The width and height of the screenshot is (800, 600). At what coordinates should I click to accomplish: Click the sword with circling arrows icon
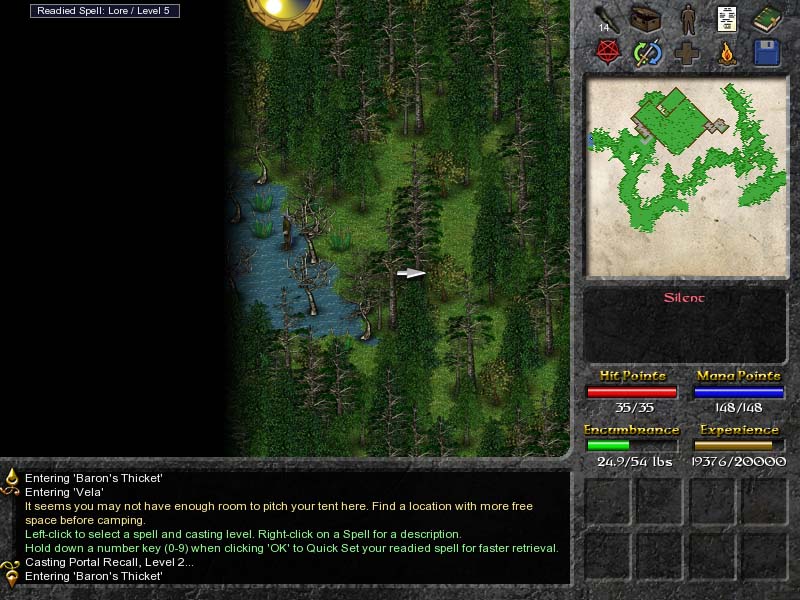tap(647, 53)
